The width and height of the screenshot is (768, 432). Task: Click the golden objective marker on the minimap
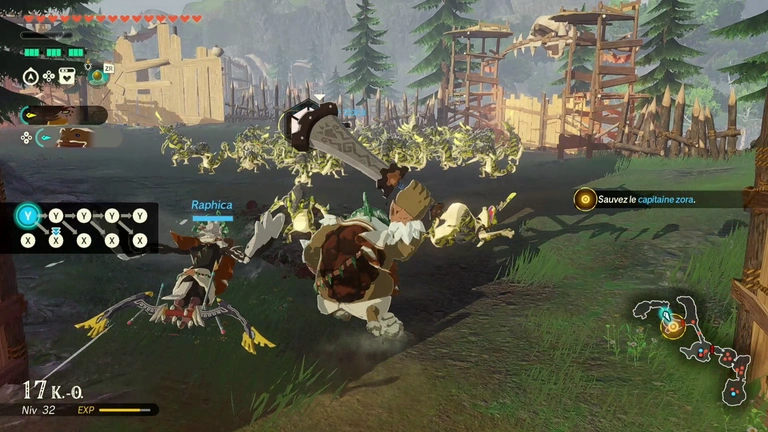673,328
